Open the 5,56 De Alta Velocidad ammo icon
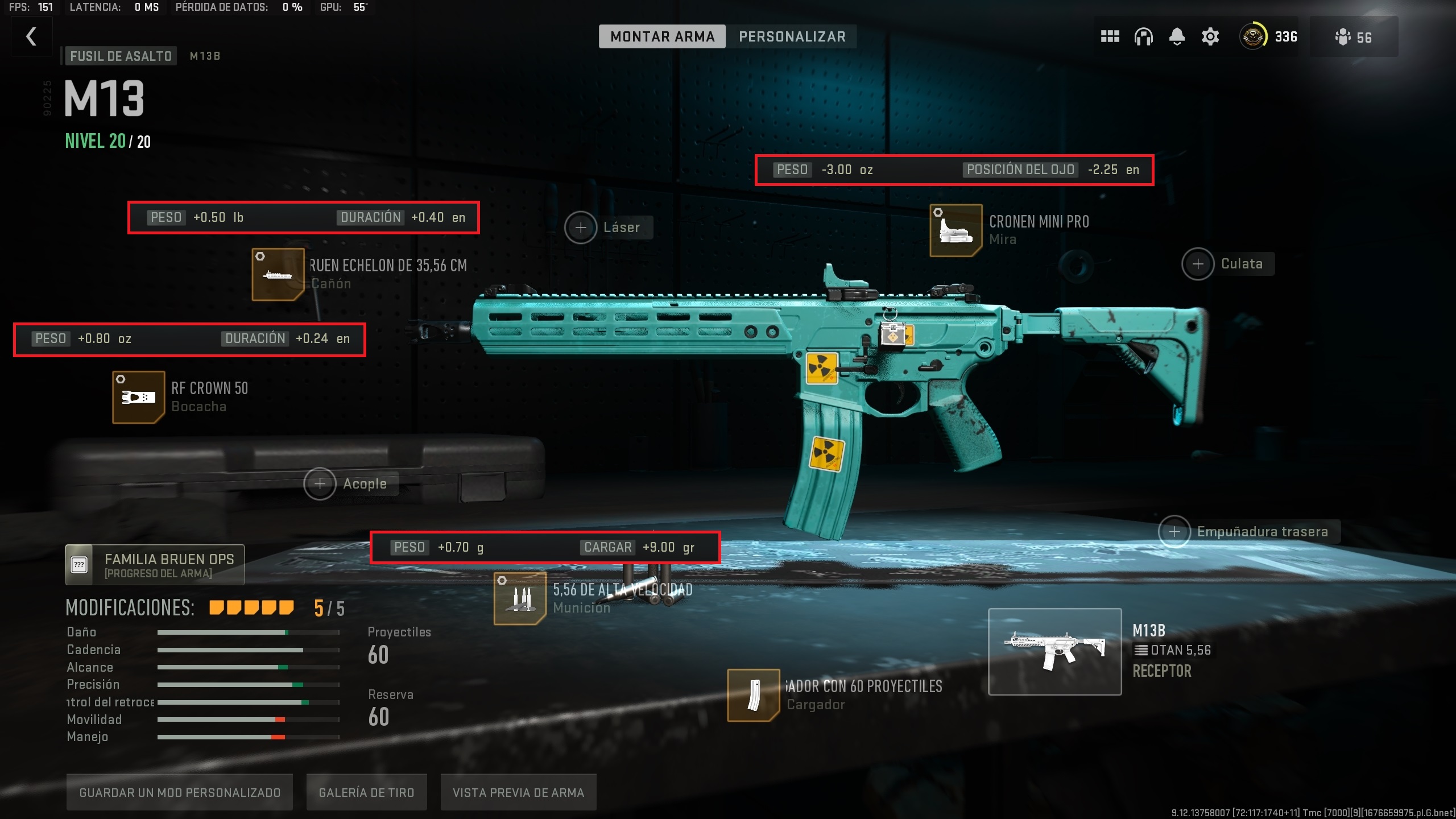This screenshot has height=819, width=1456. point(520,598)
